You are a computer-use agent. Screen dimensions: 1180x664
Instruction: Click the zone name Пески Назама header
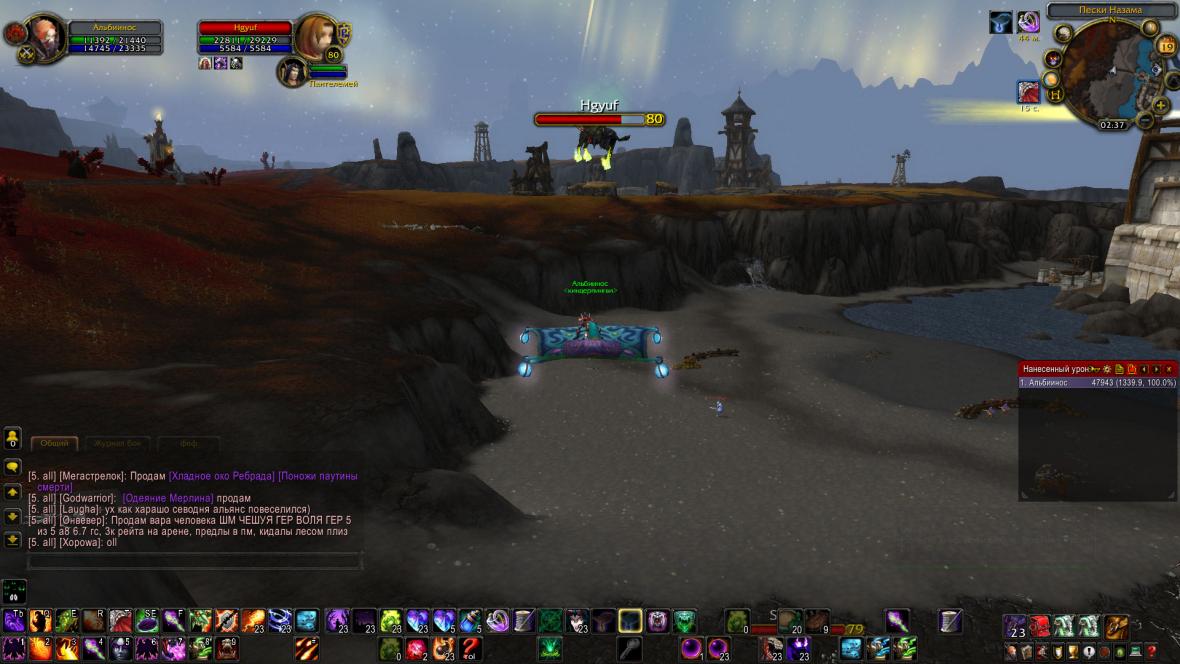tap(1110, 10)
